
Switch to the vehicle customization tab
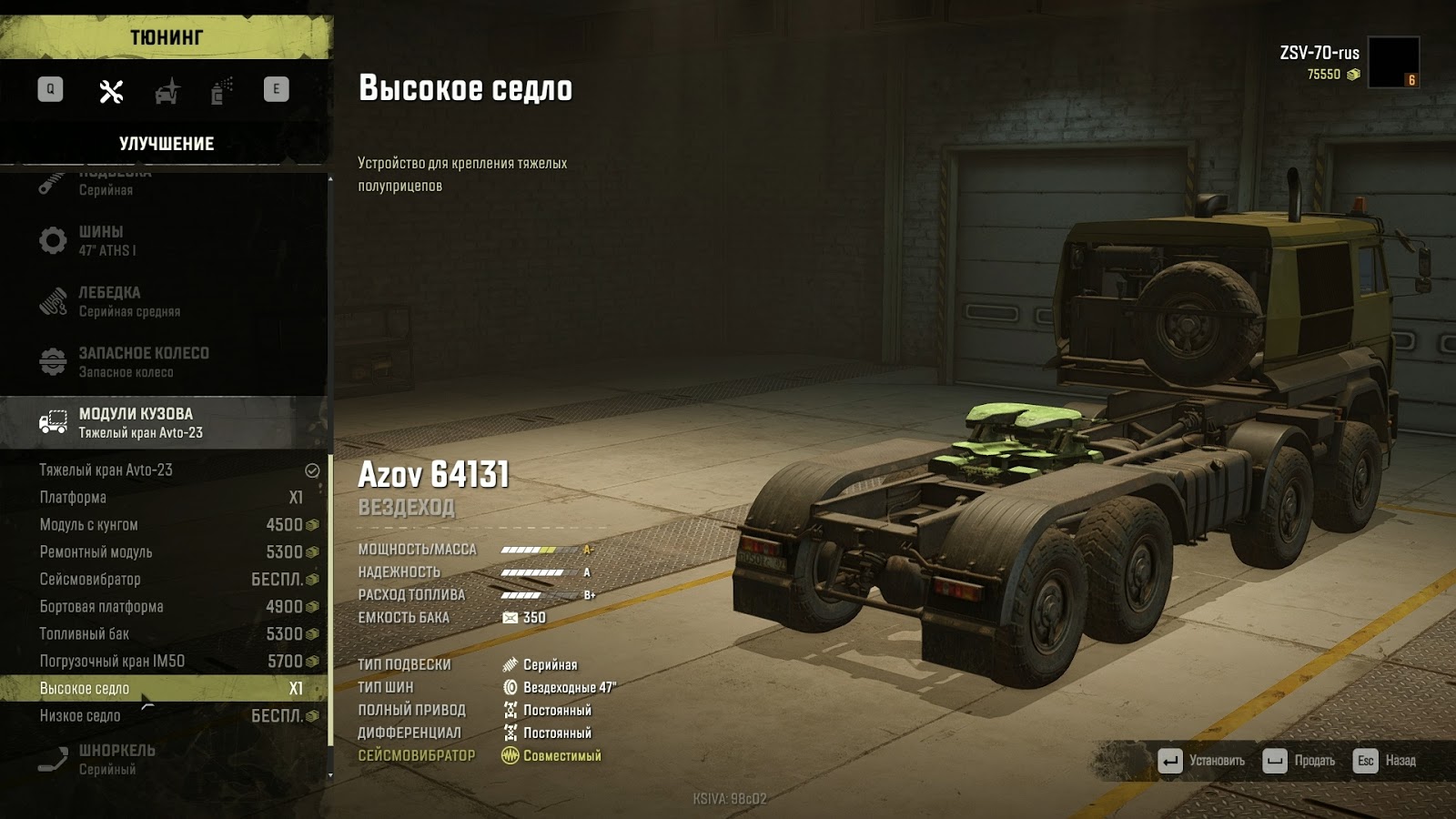pos(167,91)
